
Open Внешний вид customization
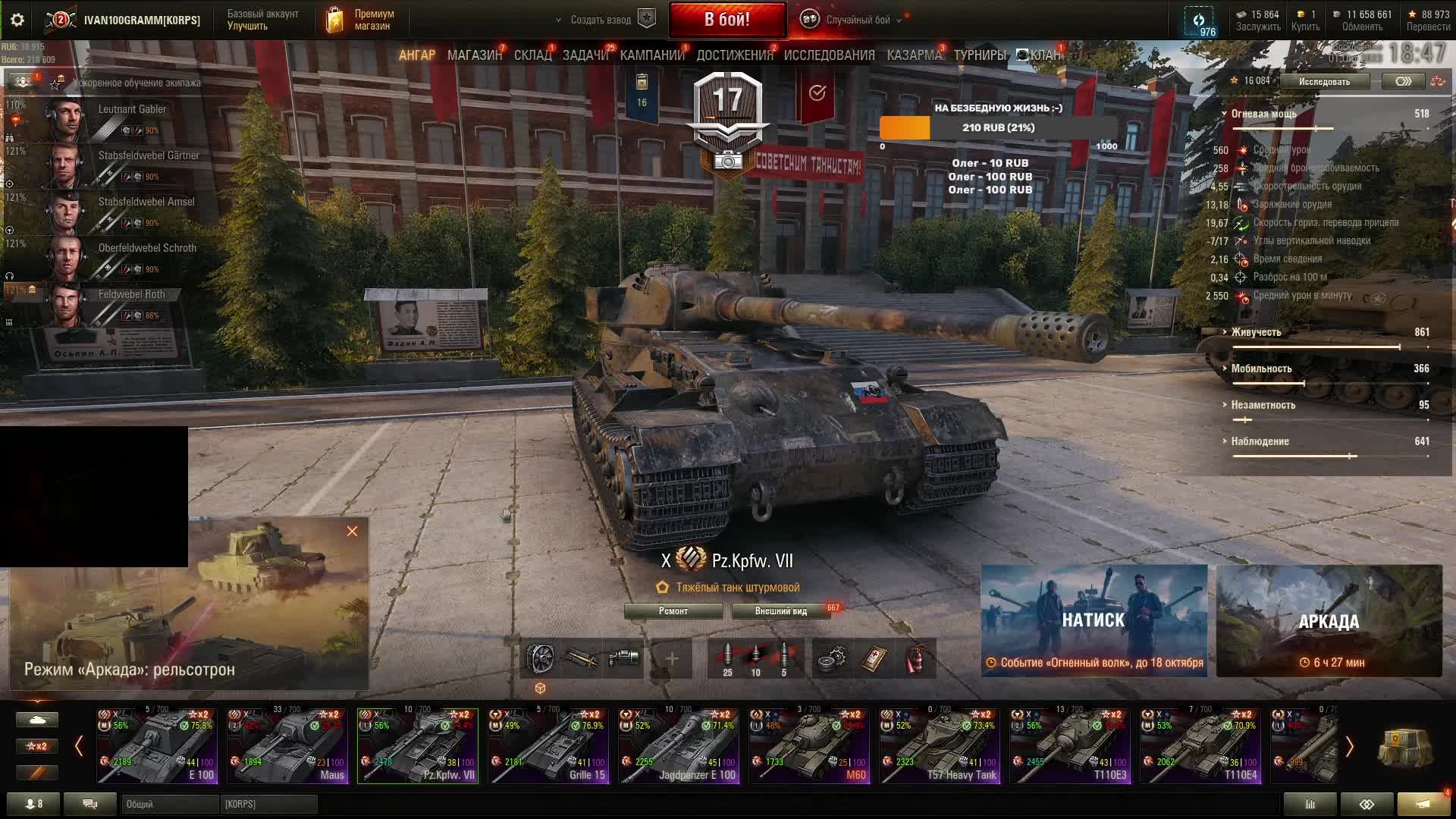780,611
